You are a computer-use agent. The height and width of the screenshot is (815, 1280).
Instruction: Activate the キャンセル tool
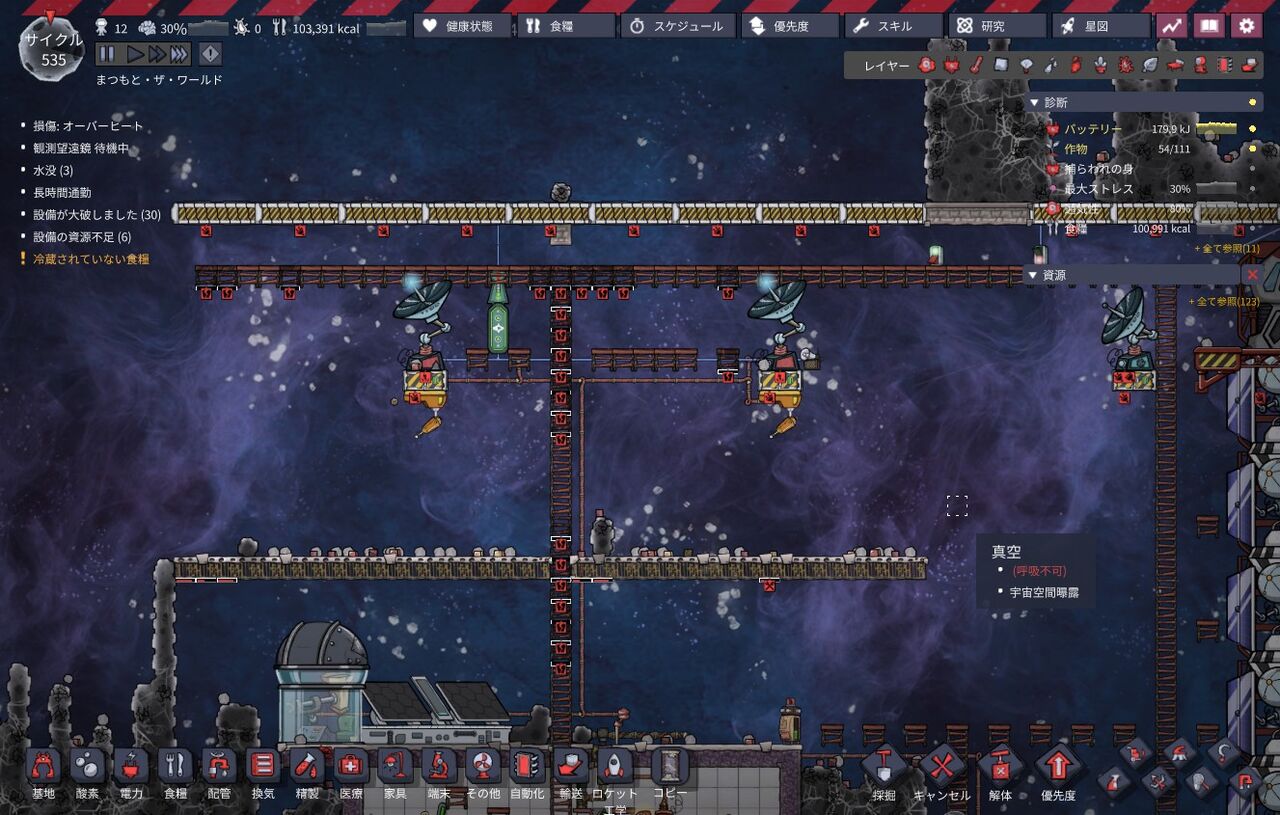[x=942, y=773]
